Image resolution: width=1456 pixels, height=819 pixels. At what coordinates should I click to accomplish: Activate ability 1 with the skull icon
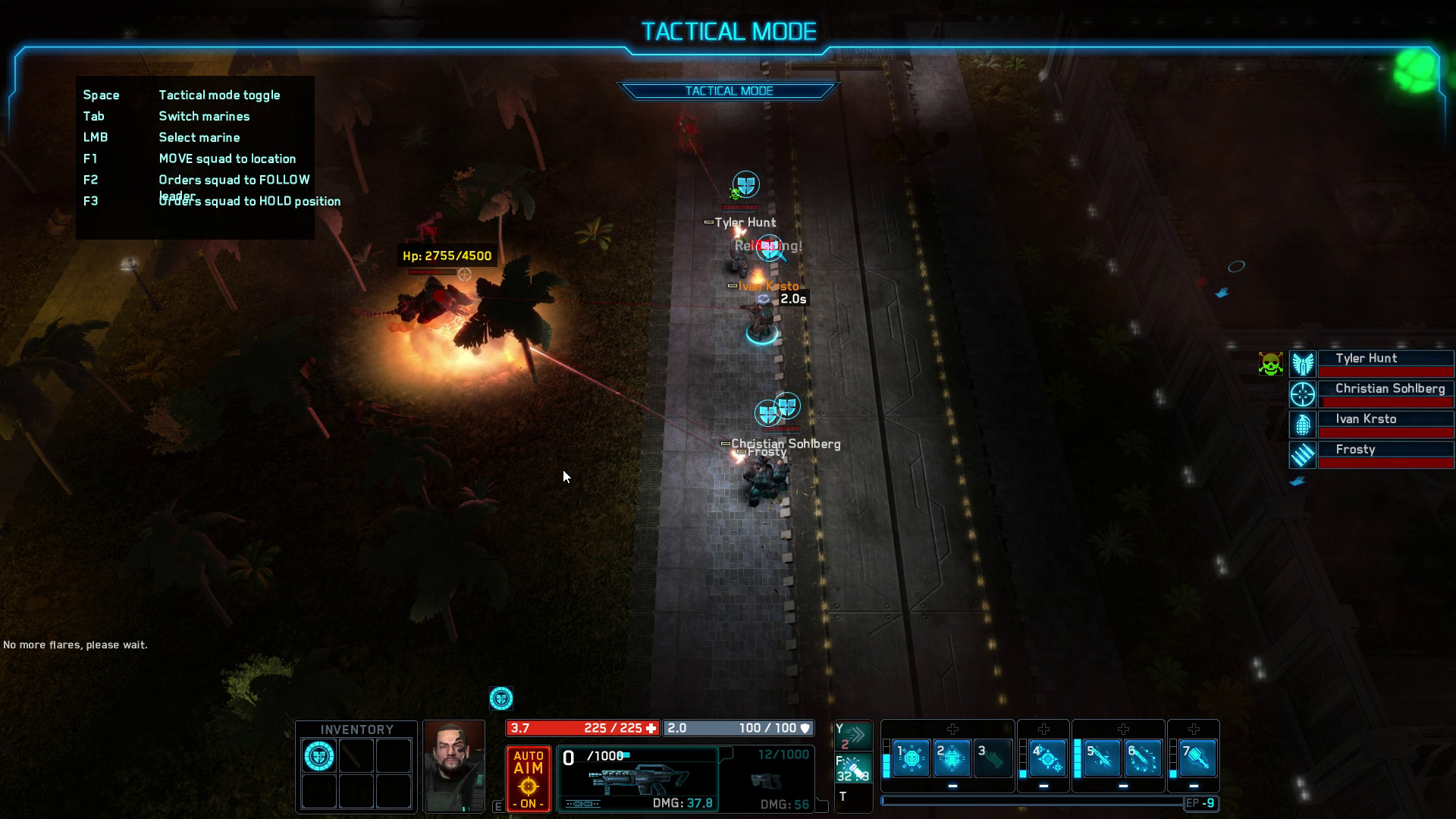tap(911, 757)
